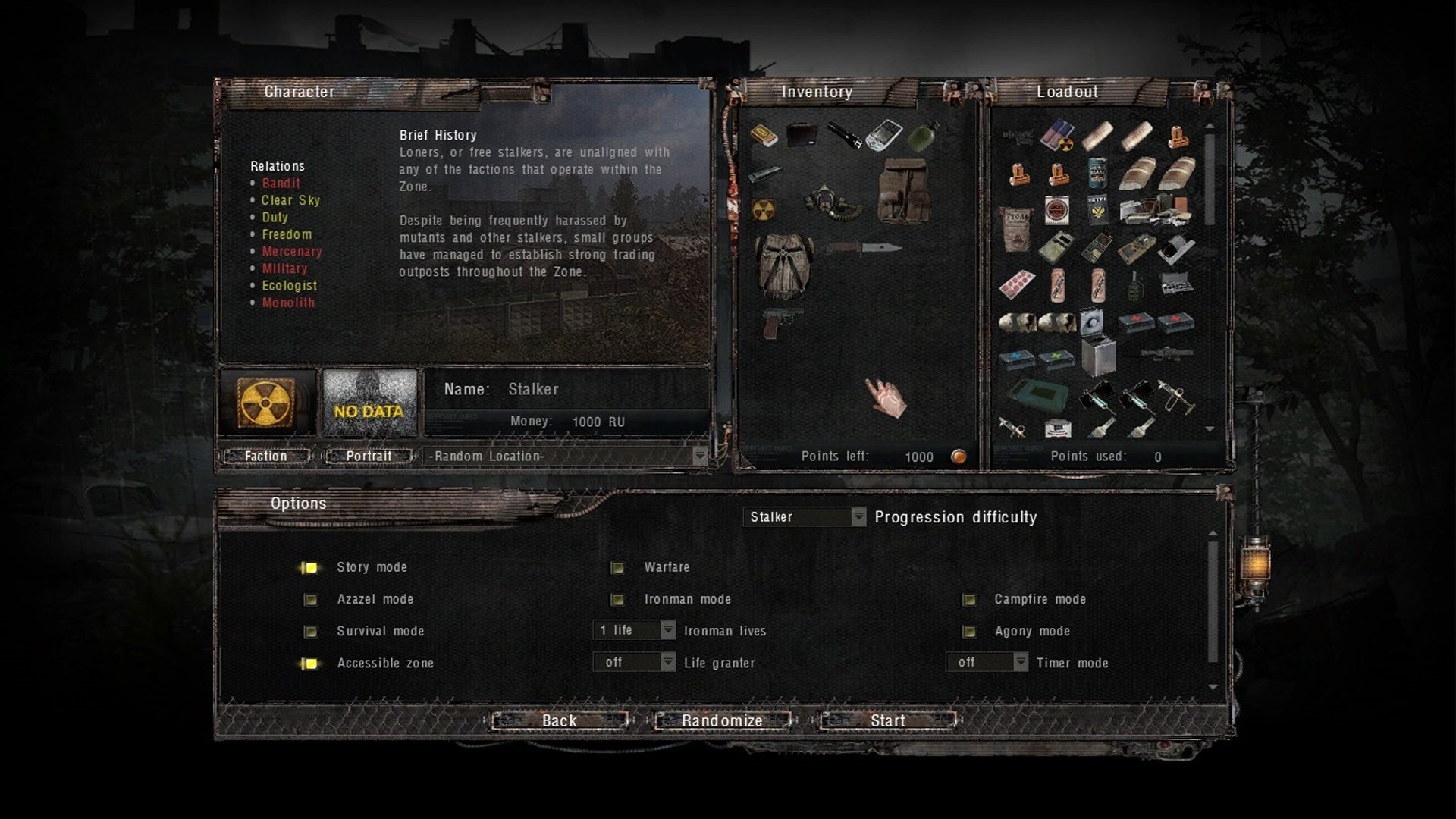Start the game with the Start button

(887, 720)
